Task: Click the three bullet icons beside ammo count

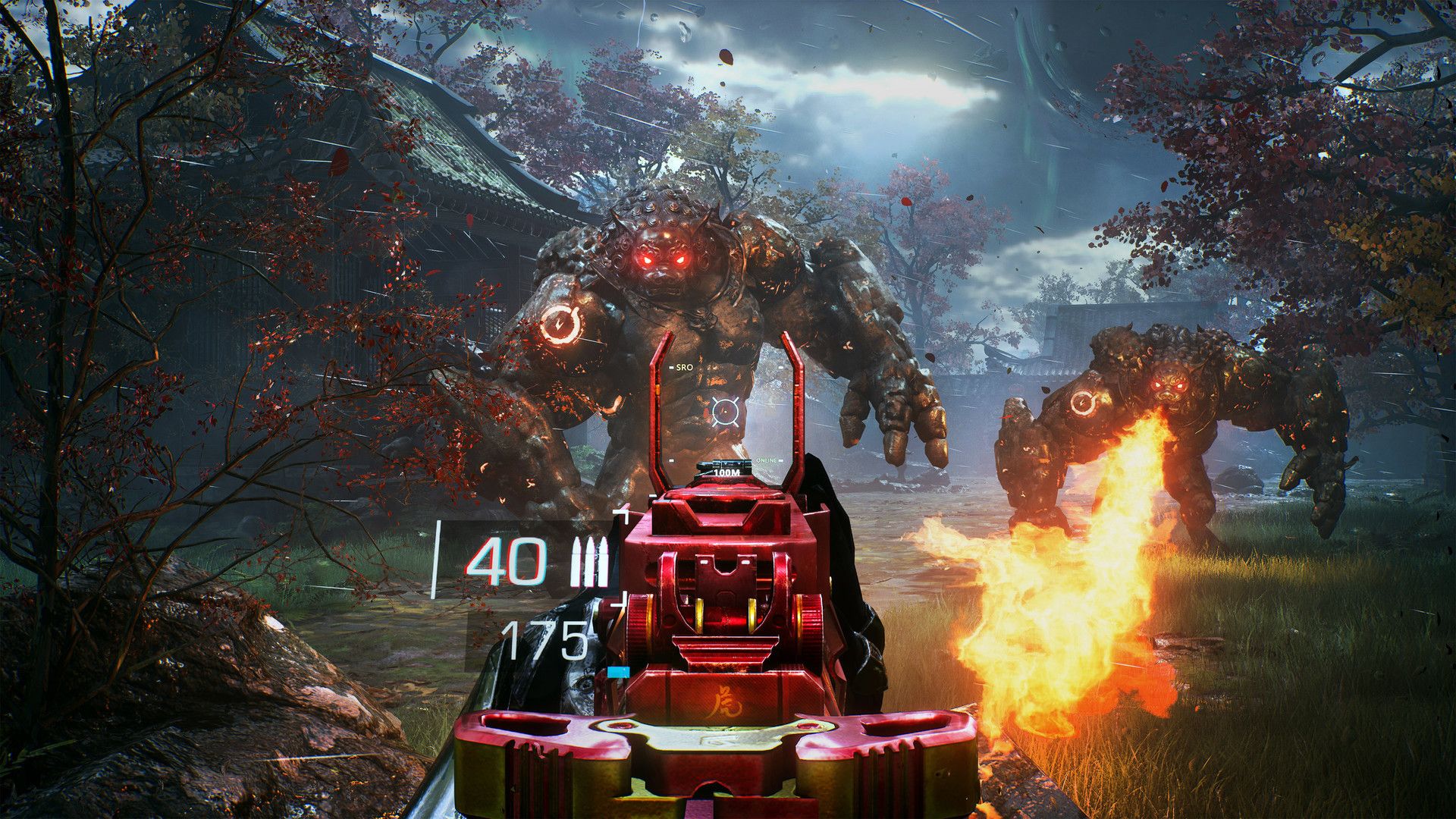Action: 589,560
